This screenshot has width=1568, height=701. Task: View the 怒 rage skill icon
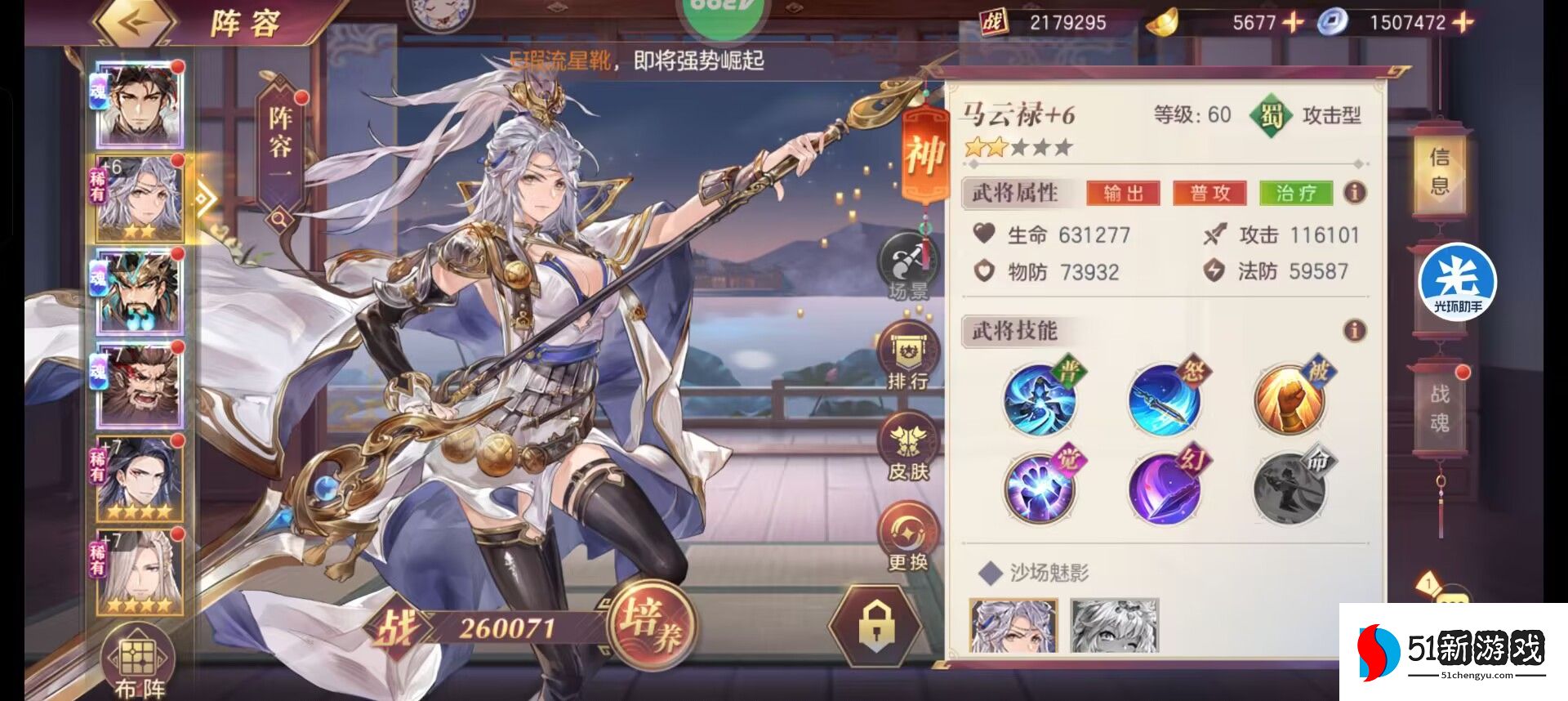pyautogui.click(x=1165, y=400)
